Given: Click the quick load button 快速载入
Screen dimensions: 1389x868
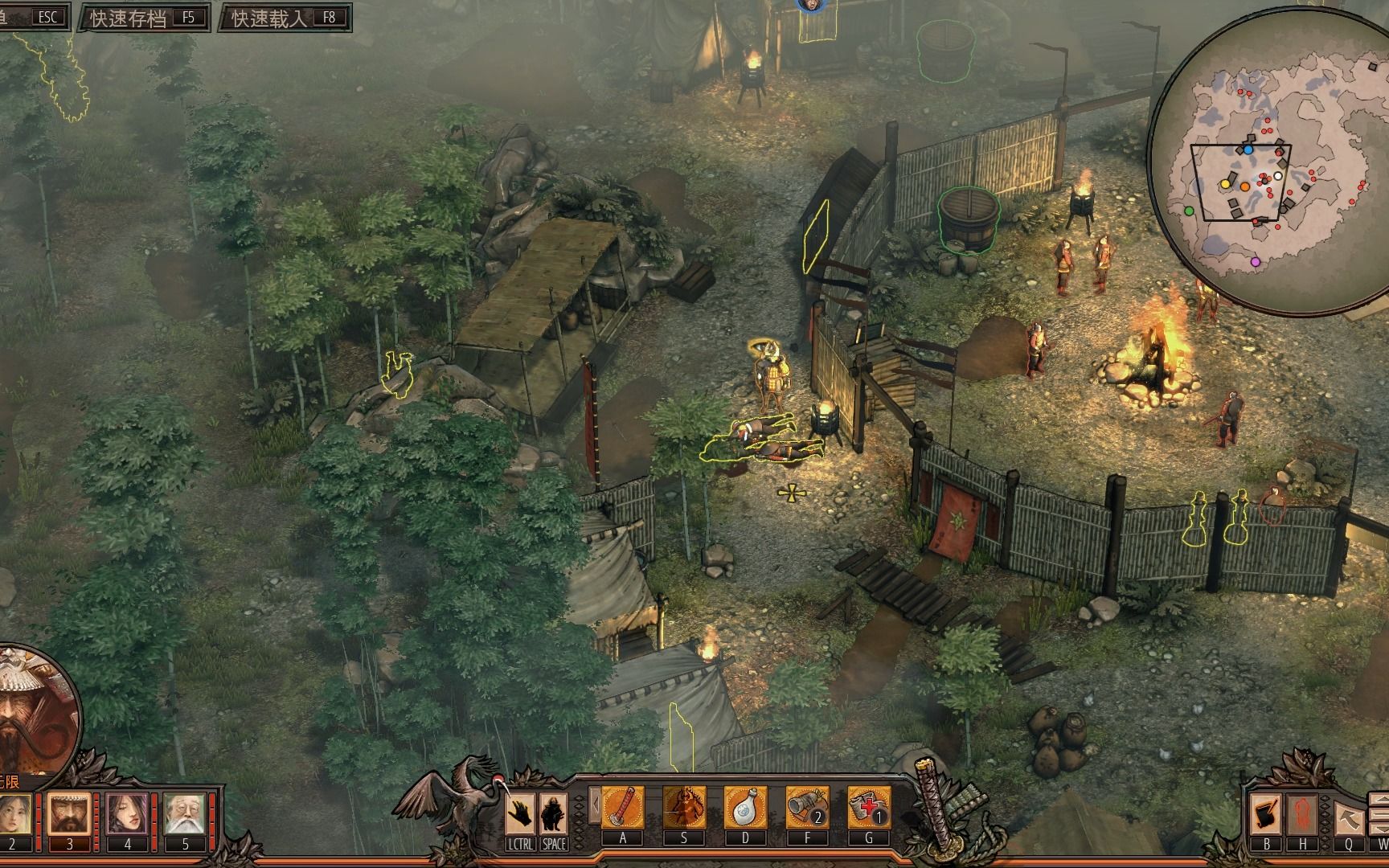Looking at the screenshot, I should coord(284,18).
